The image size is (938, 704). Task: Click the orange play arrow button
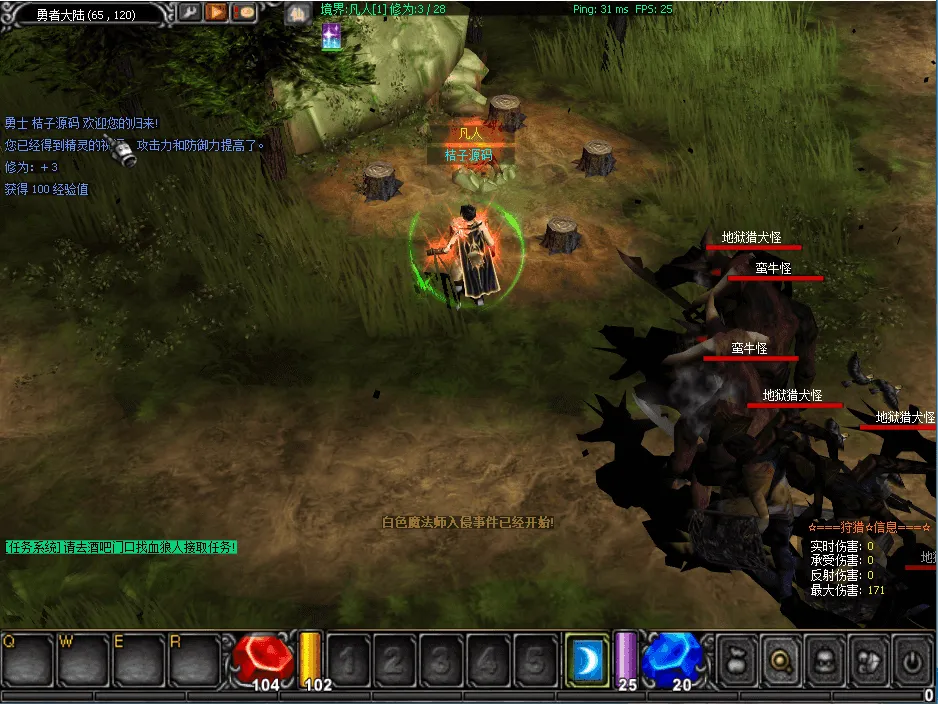point(216,13)
